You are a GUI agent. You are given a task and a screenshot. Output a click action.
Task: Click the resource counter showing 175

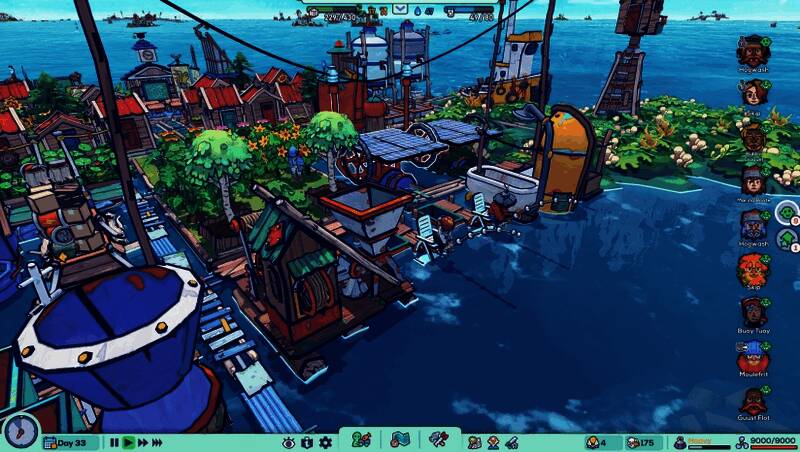click(641, 442)
